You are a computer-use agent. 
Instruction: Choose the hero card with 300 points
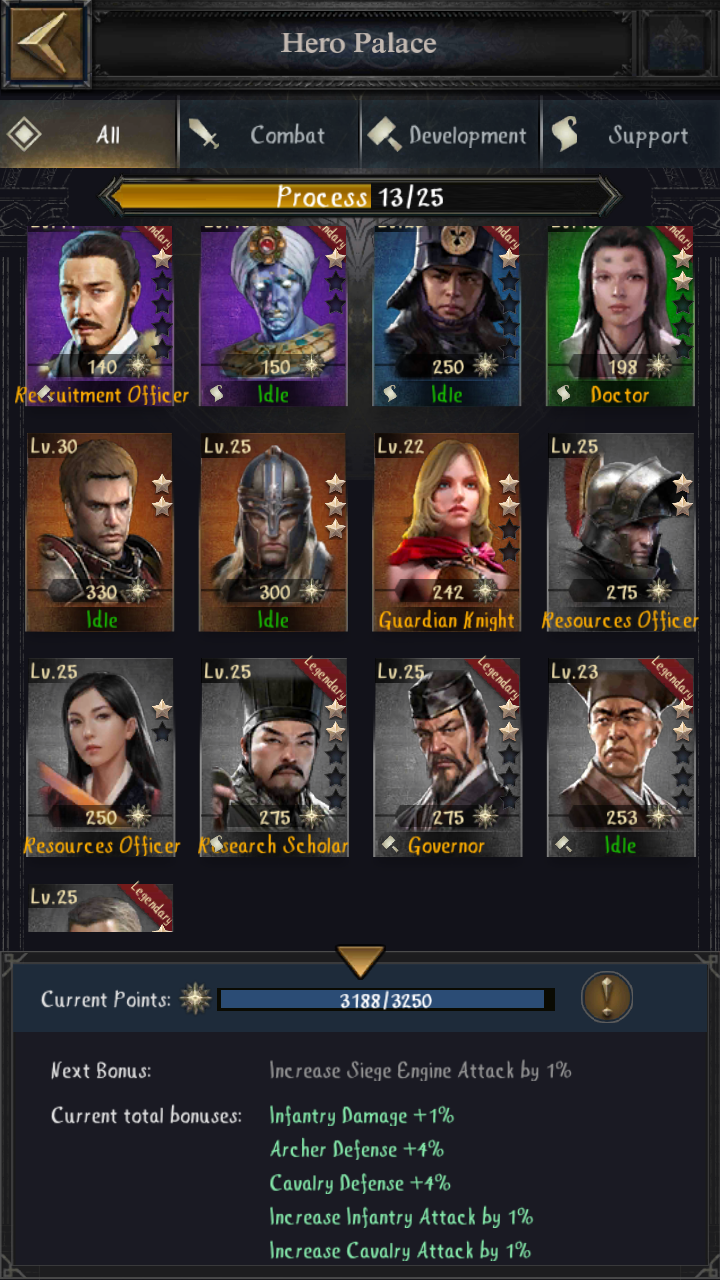pyautogui.click(x=273, y=532)
